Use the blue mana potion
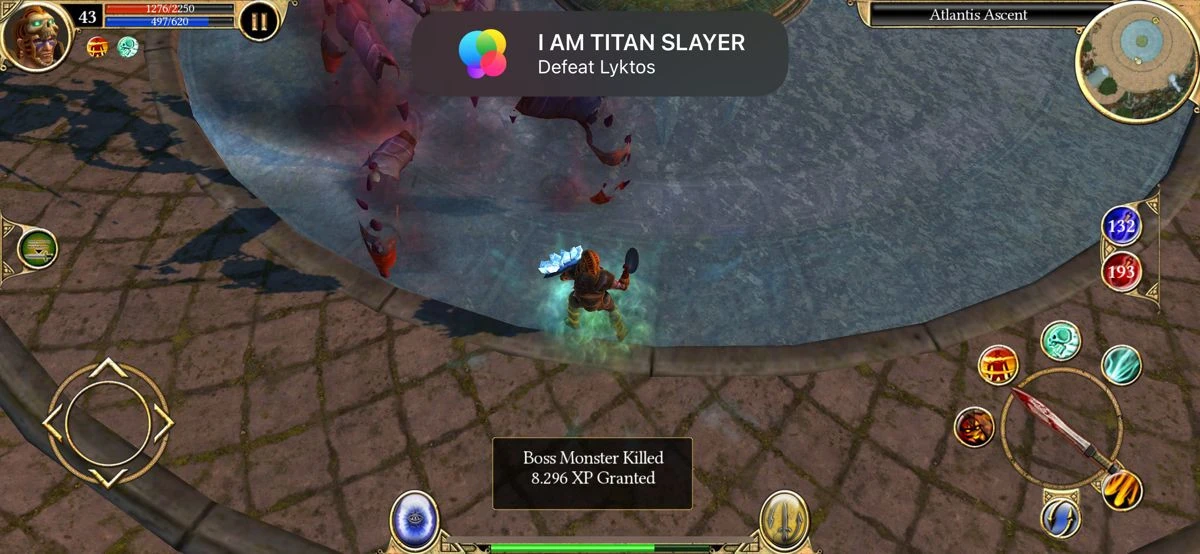 1121,227
